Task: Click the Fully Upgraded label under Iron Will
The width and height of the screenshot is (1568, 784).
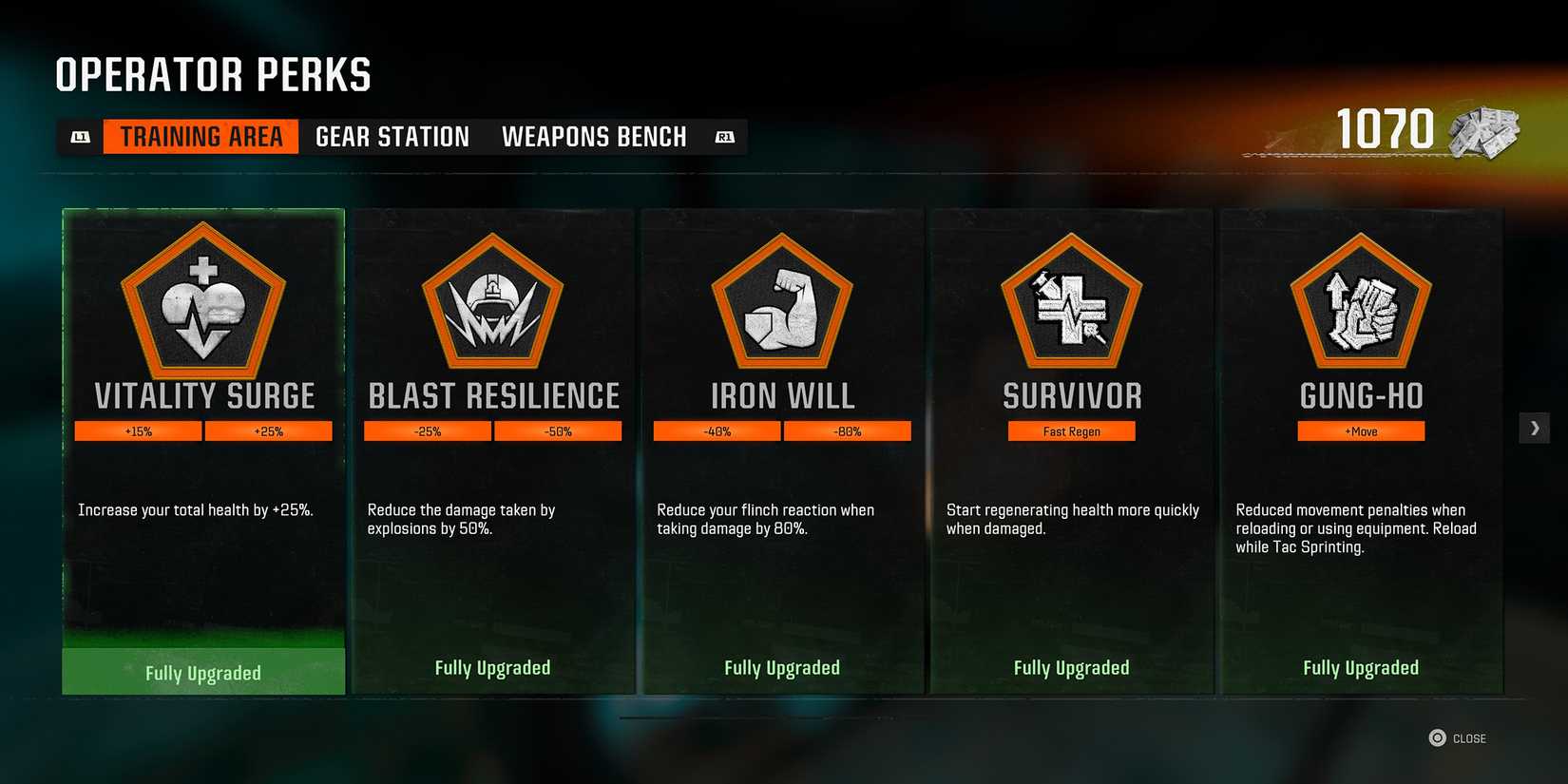Action: tap(782, 667)
